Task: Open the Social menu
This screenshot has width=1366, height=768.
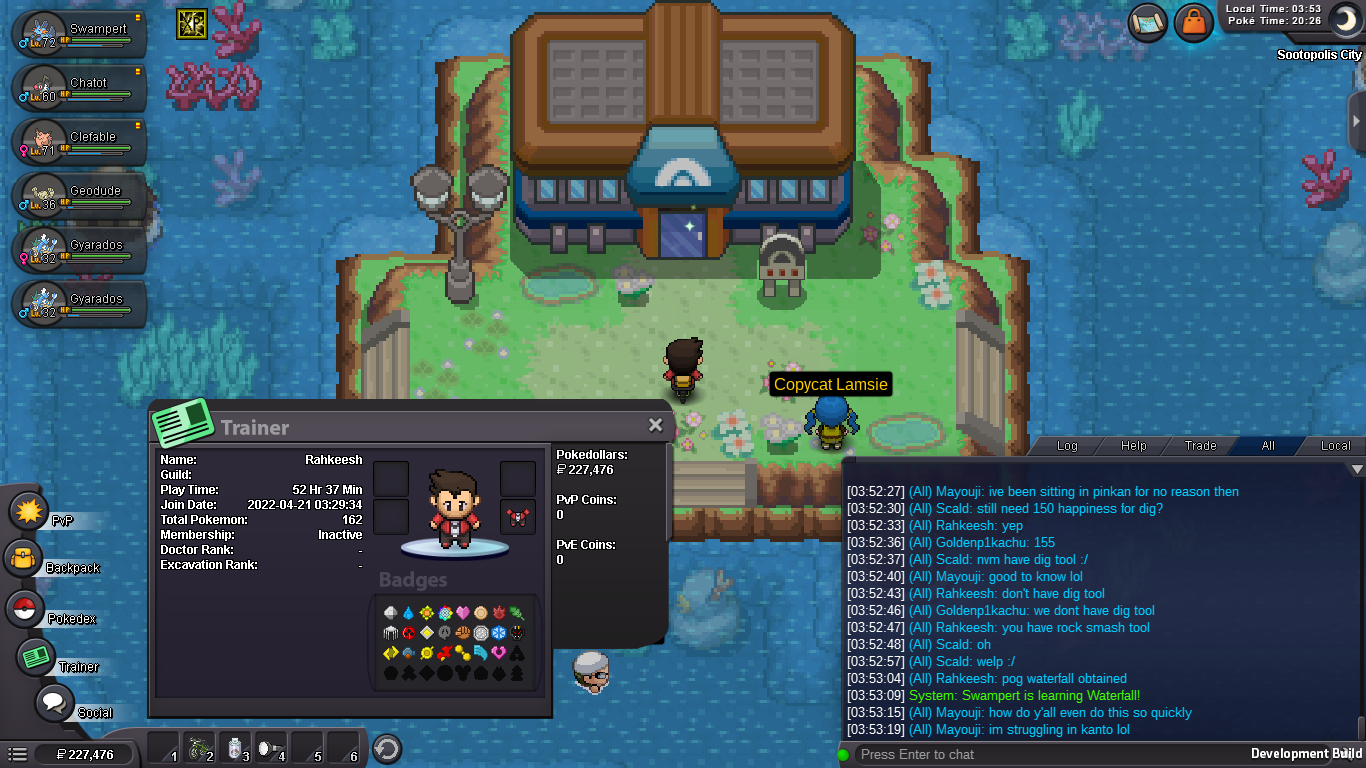Action: pos(55,703)
